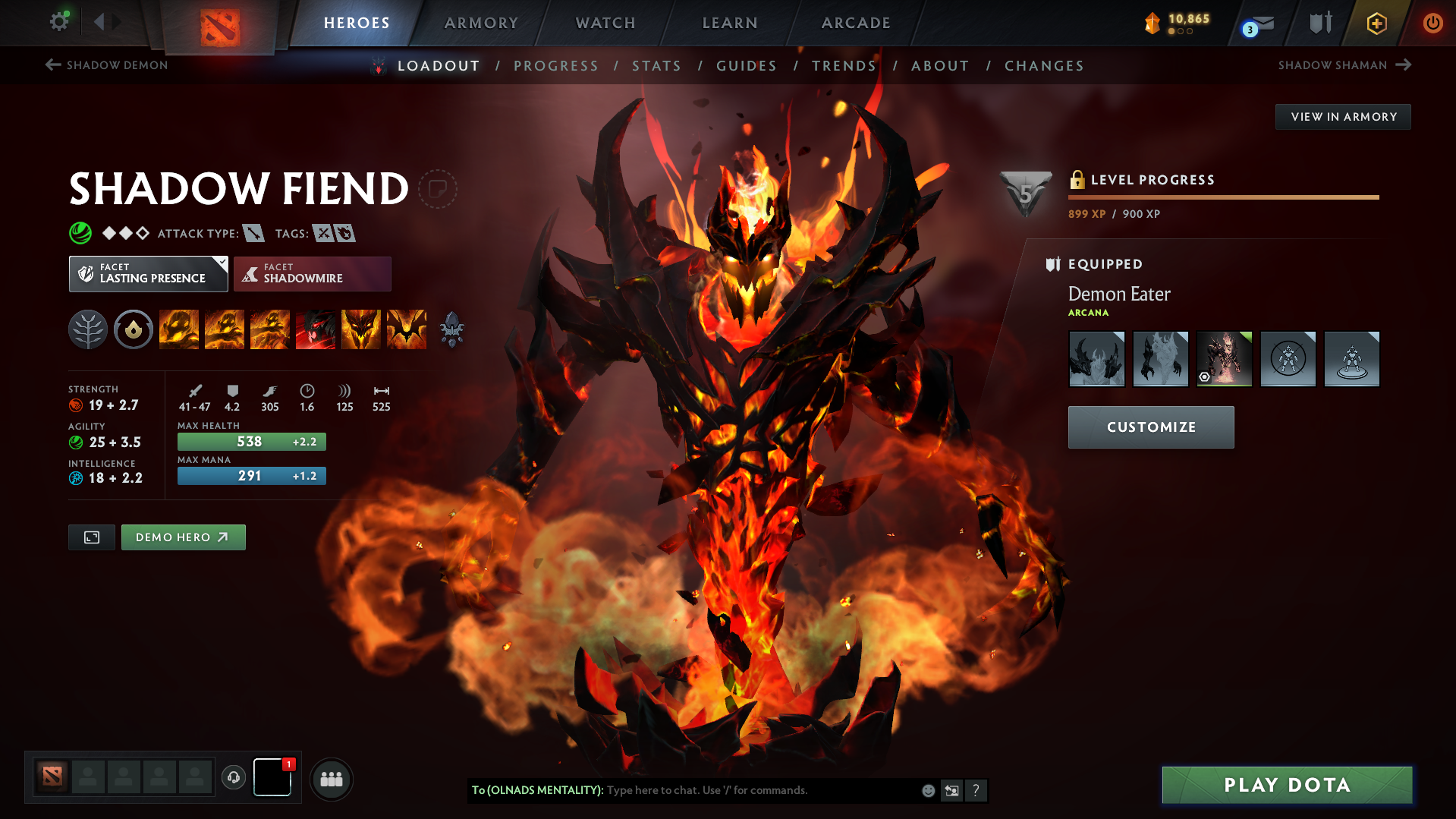Switch to the Watch tab
This screenshot has height=819, width=1456.
tap(605, 23)
